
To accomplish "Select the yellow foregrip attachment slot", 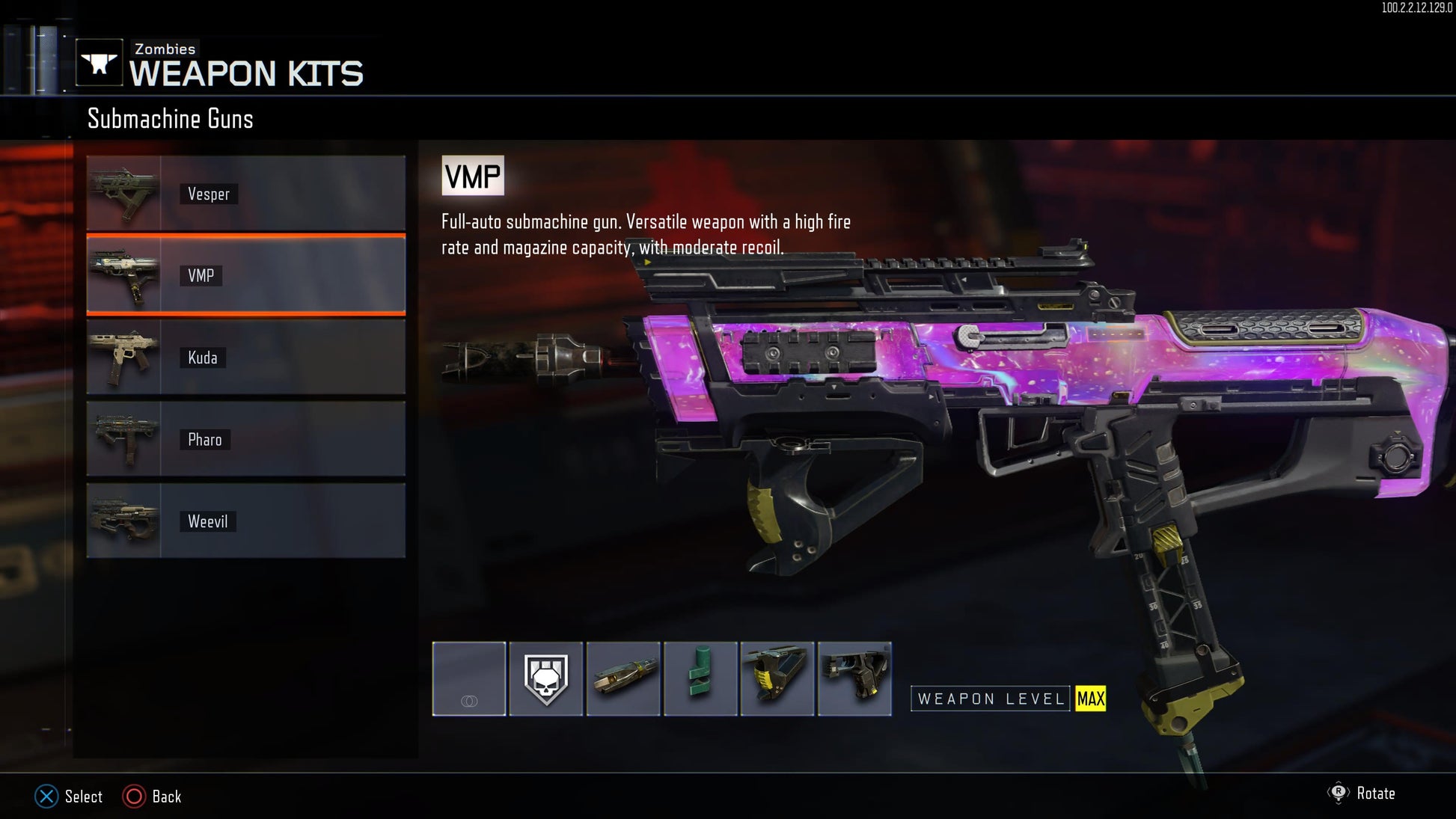I will [x=777, y=678].
